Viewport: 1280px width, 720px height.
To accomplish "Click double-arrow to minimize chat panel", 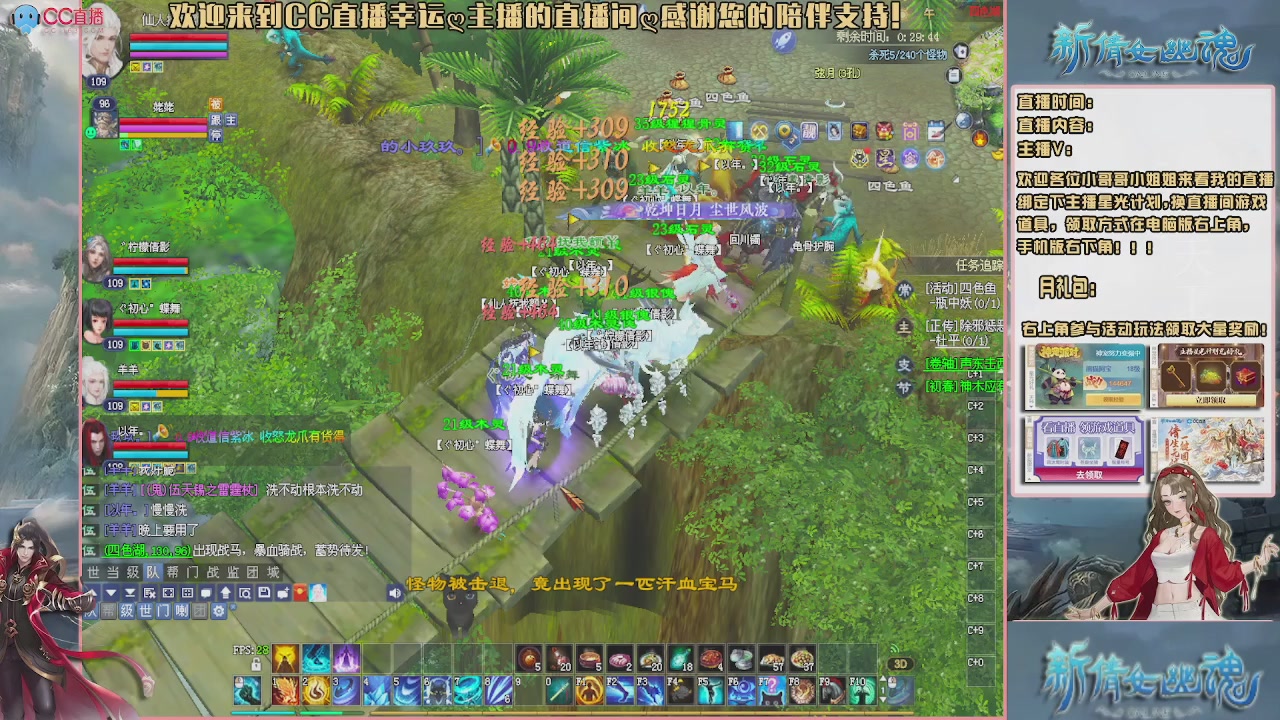I will 129,593.
